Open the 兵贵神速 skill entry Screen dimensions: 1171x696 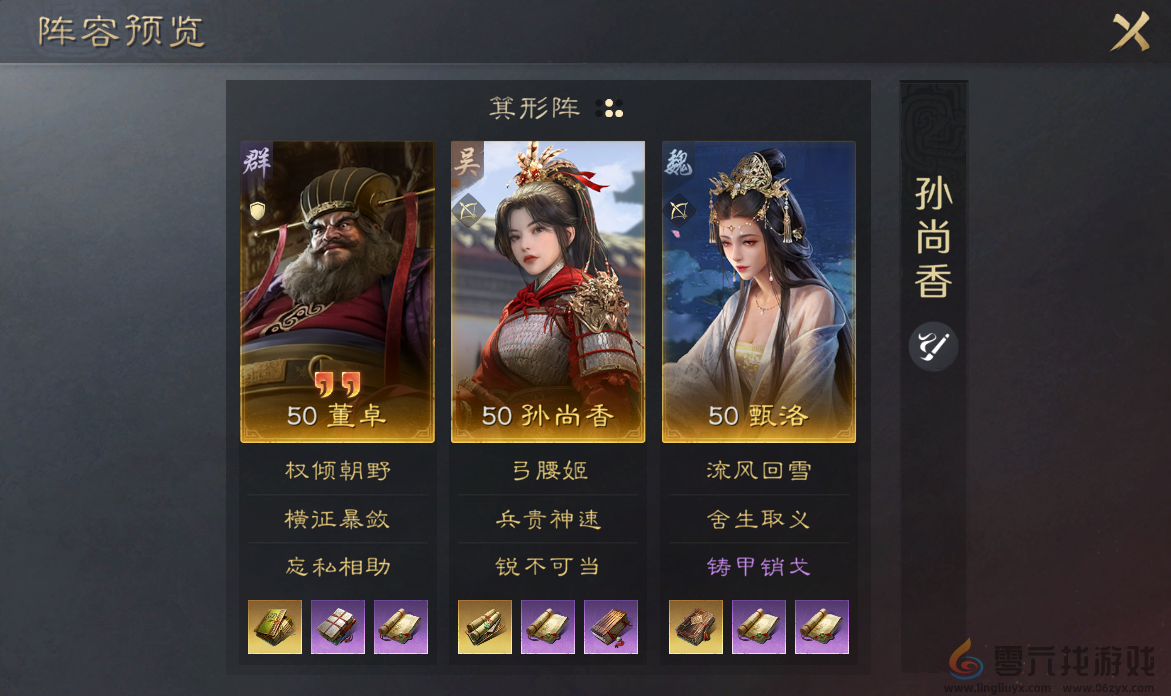pyautogui.click(x=548, y=519)
